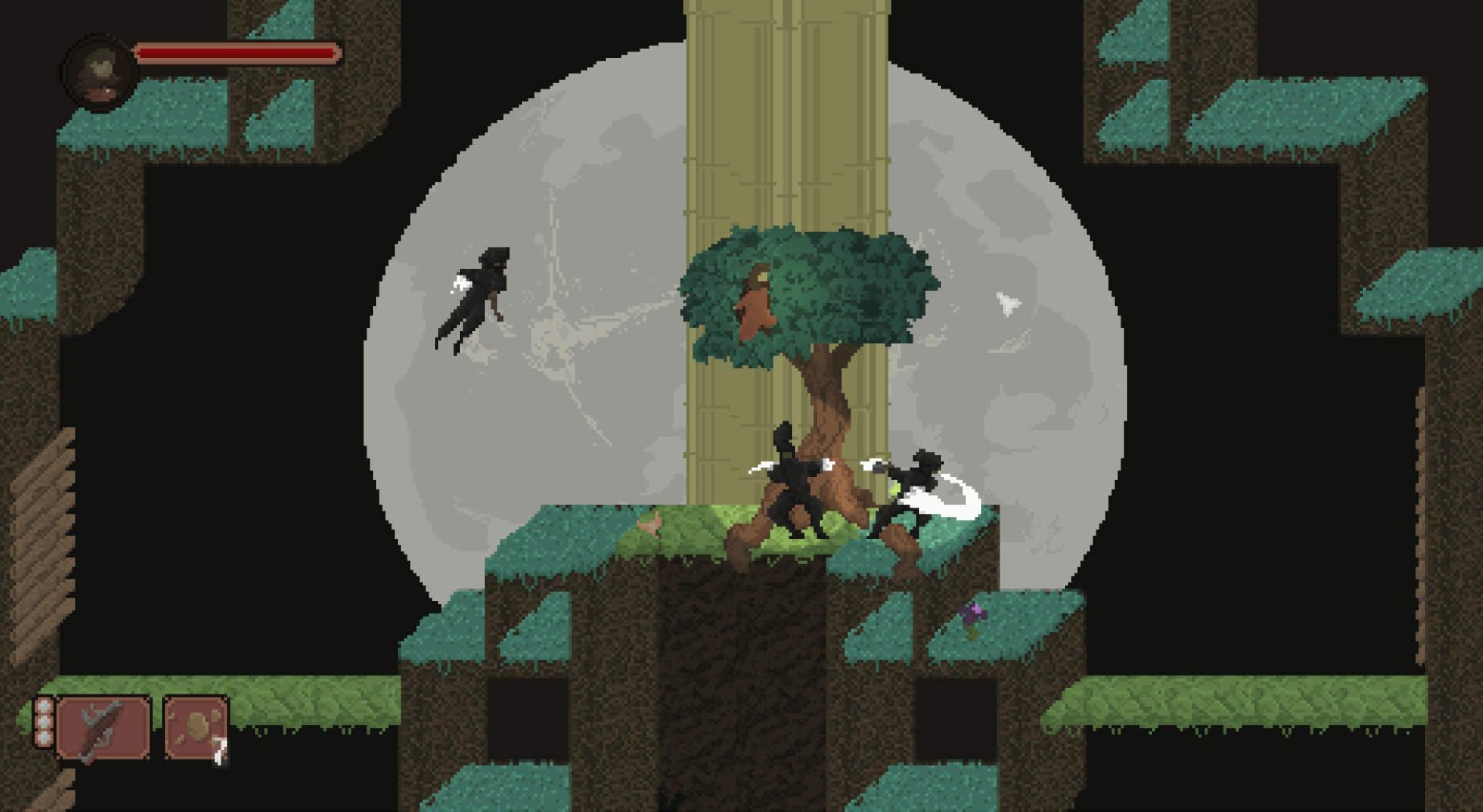Click the middle white ammo pip
Screen dimensions: 1483x812
[43, 722]
